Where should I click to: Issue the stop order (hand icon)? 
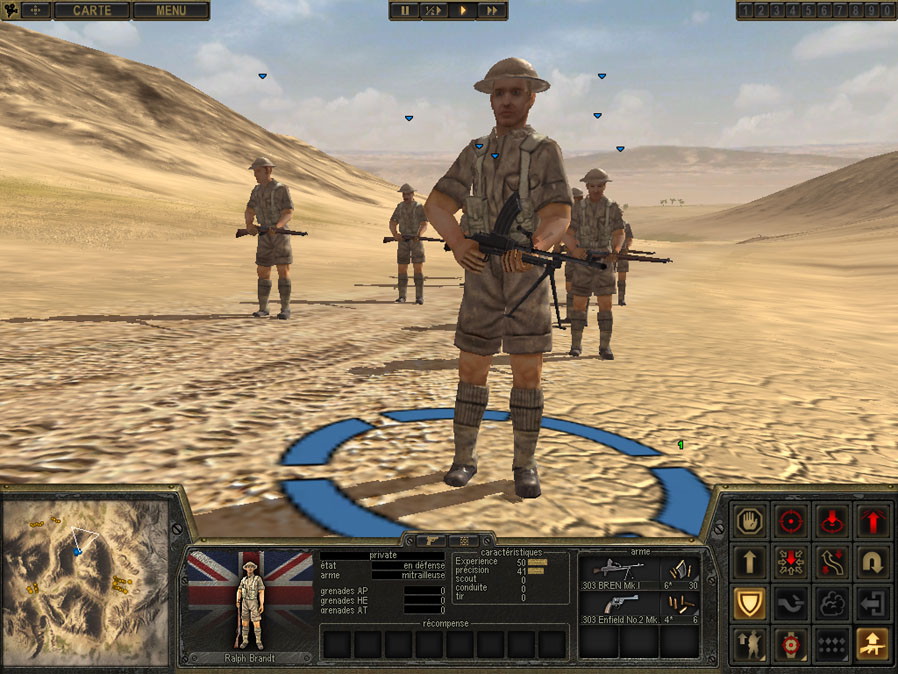click(x=748, y=521)
